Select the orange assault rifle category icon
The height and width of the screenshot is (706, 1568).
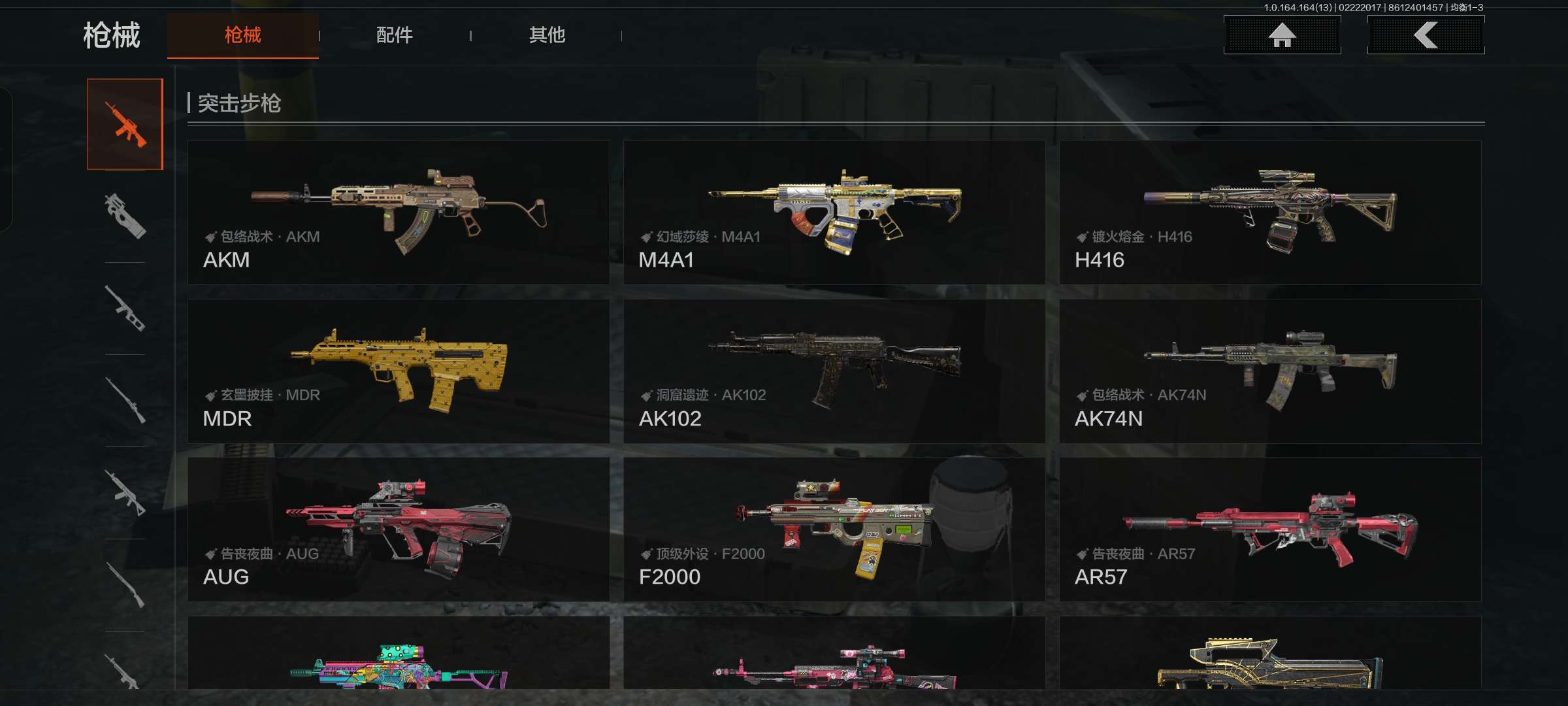125,124
